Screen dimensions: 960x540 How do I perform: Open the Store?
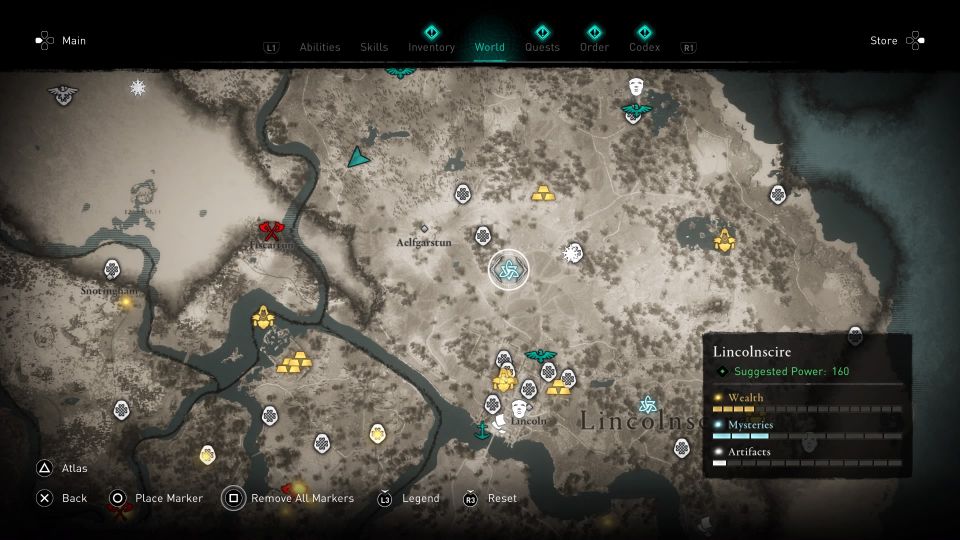(896, 41)
